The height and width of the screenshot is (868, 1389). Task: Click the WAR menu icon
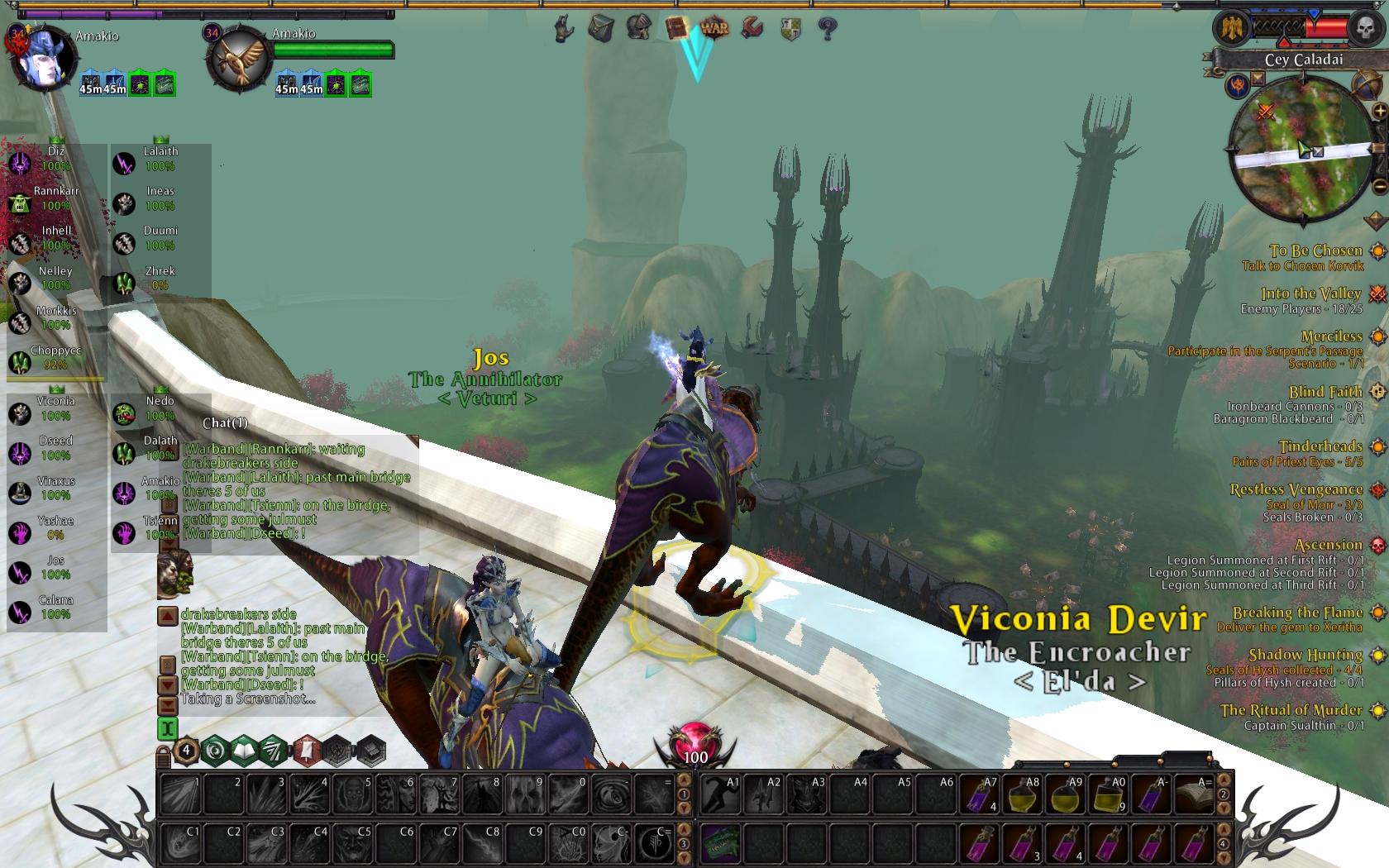click(x=714, y=28)
